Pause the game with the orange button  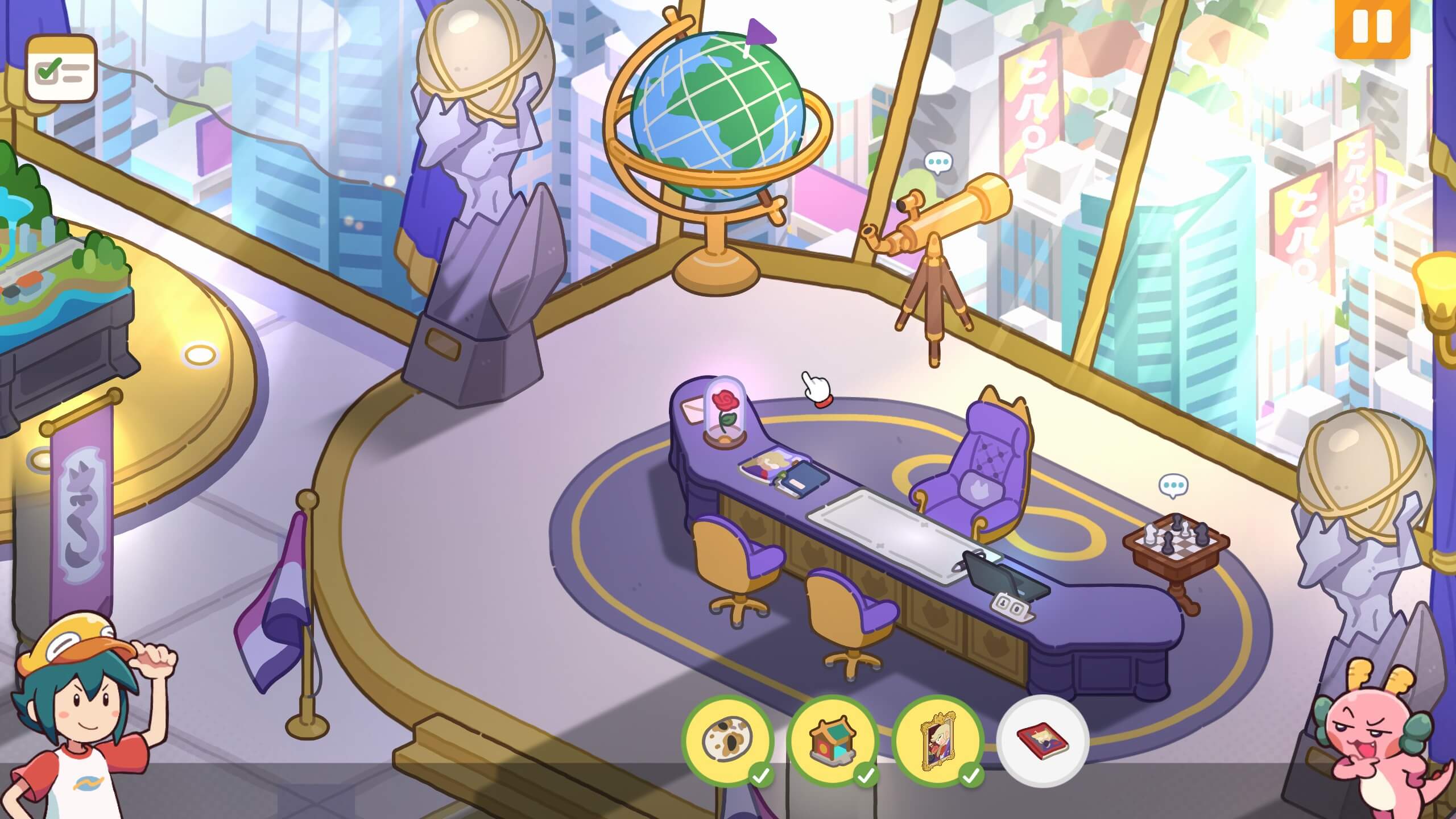1372,27
